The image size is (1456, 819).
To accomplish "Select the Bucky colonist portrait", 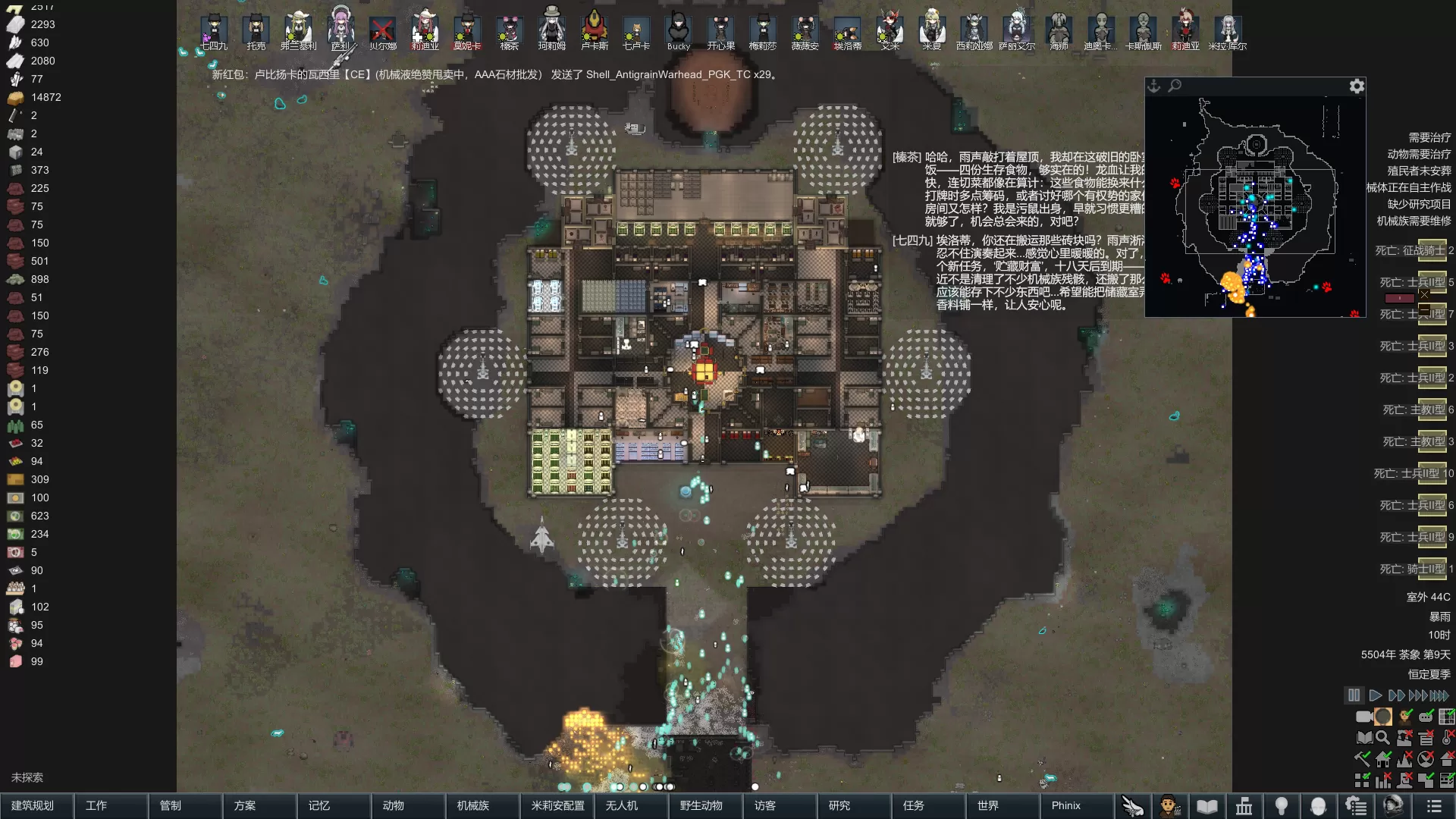I will 678,30.
